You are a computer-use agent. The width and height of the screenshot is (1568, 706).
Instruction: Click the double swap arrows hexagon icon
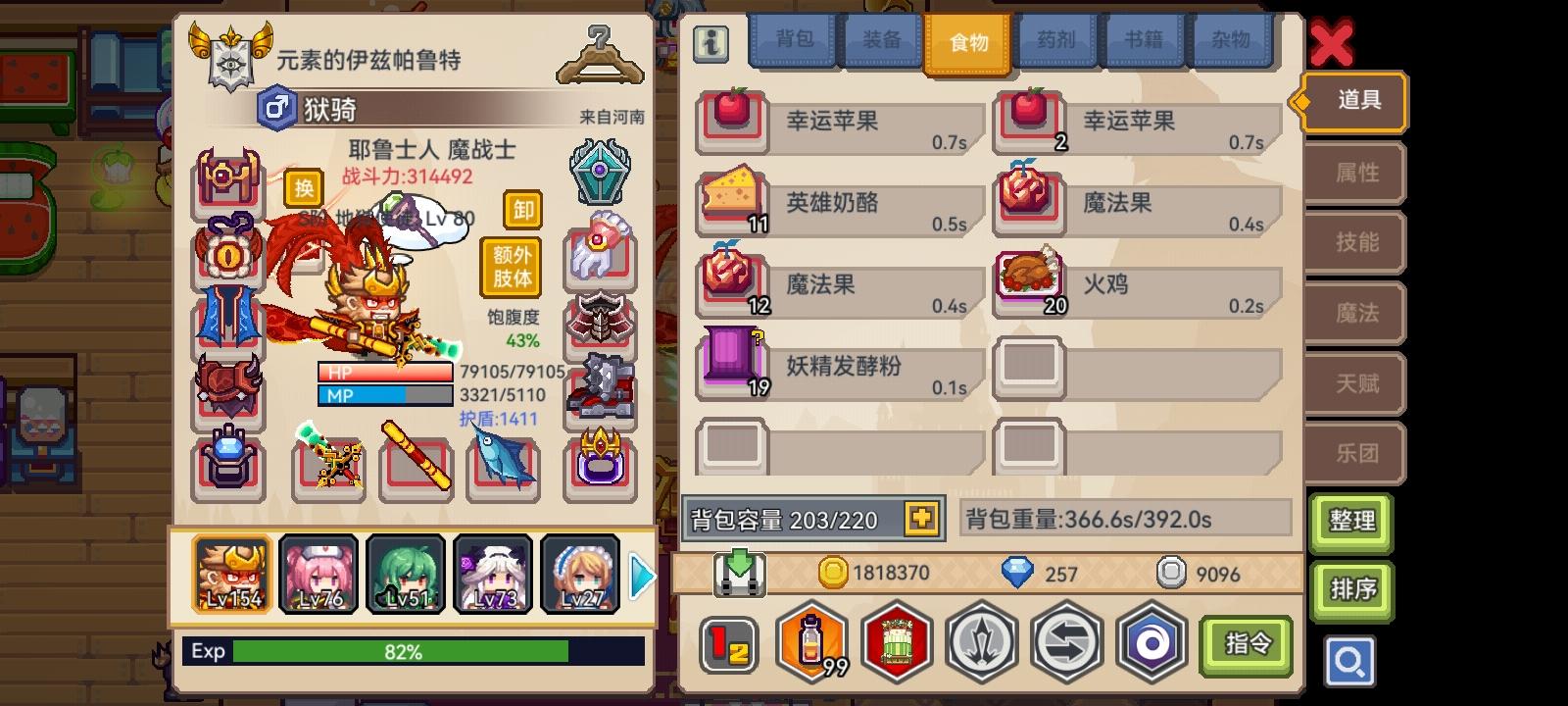pos(1067,642)
